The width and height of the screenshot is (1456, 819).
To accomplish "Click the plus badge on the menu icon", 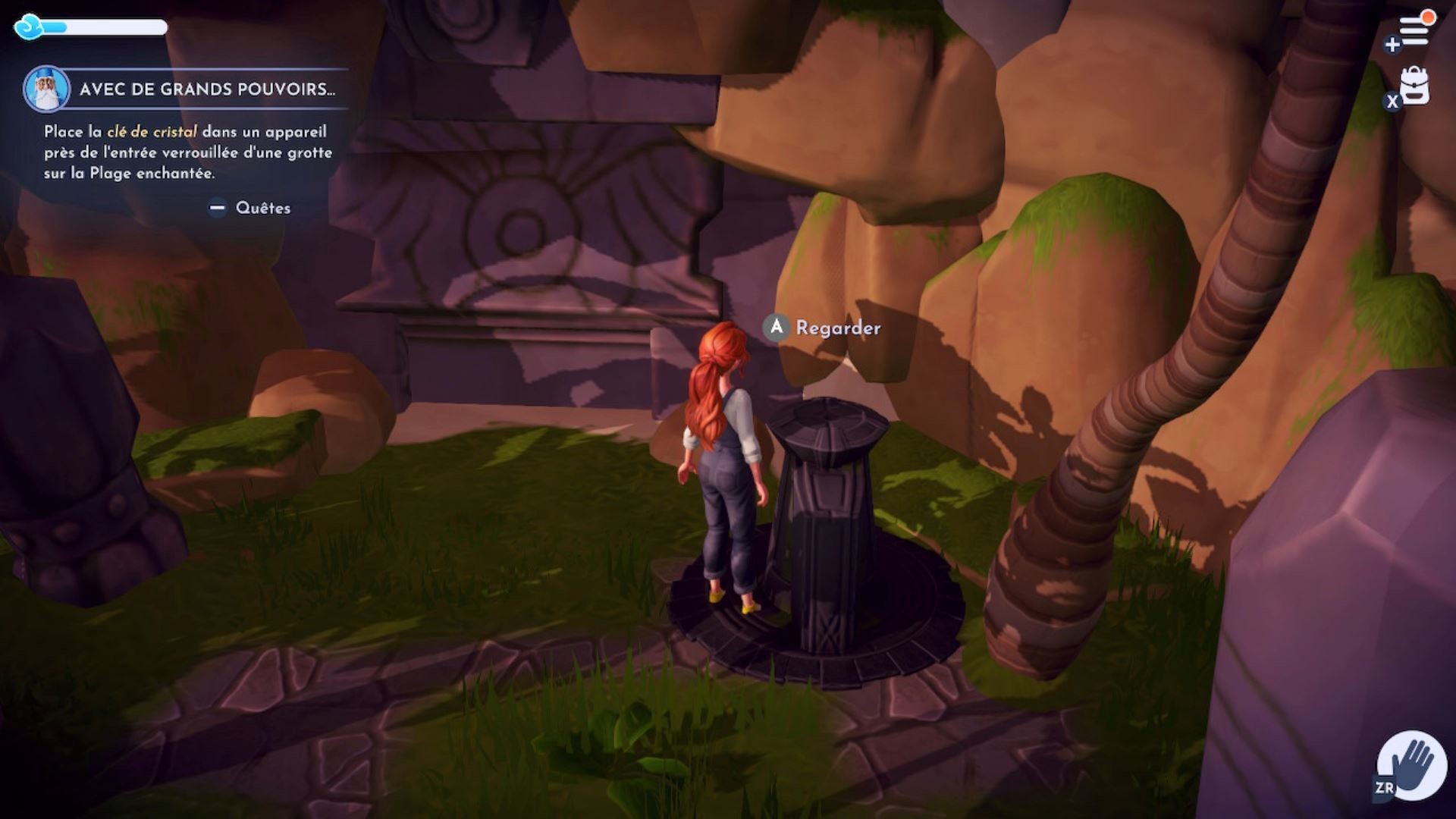I will [1392, 45].
